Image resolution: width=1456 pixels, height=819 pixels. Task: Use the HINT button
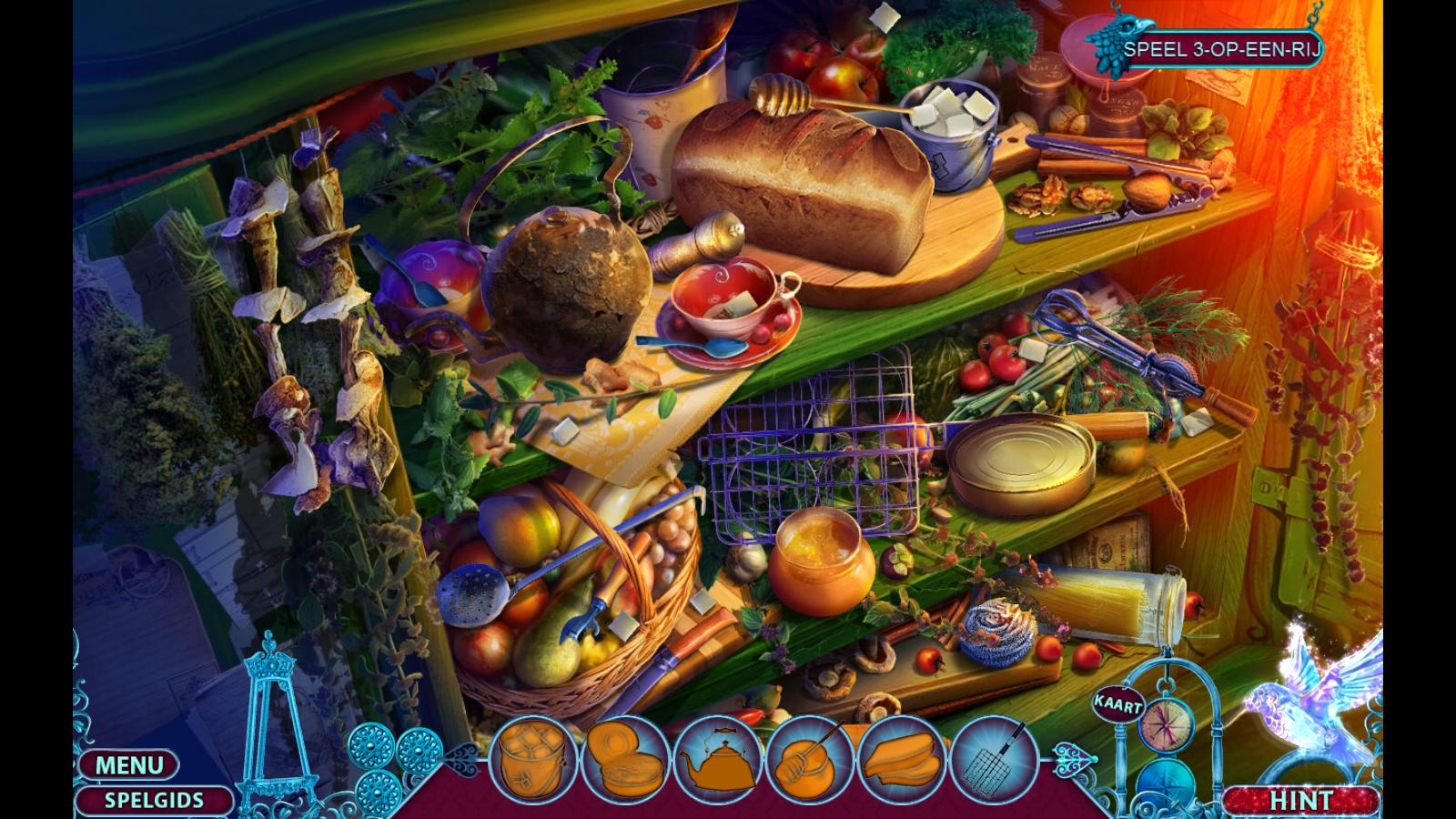click(x=1300, y=801)
